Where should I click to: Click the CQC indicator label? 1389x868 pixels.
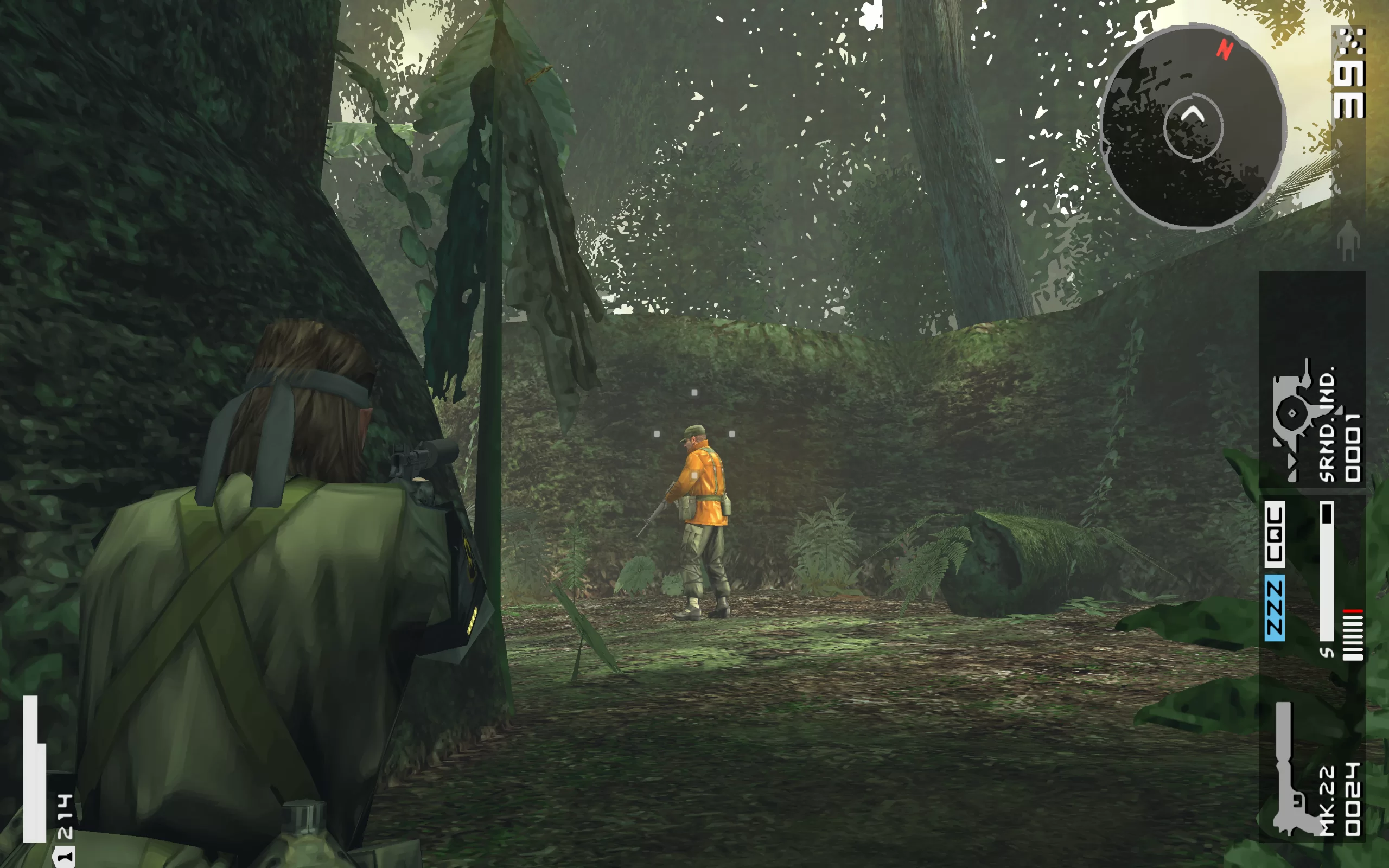pyautogui.click(x=1274, y=533)
